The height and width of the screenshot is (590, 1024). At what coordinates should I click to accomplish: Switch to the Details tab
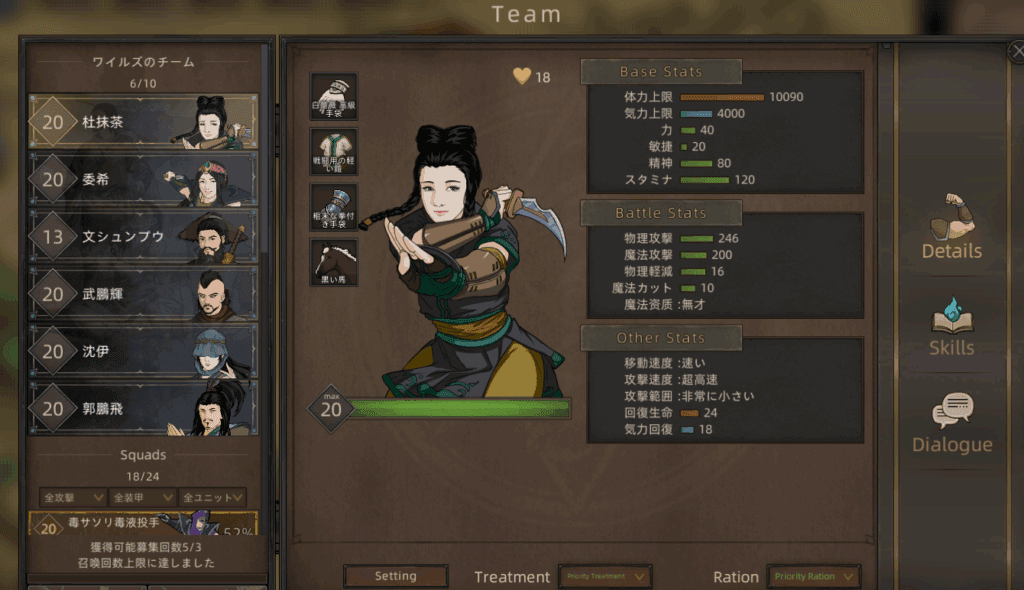951,228
